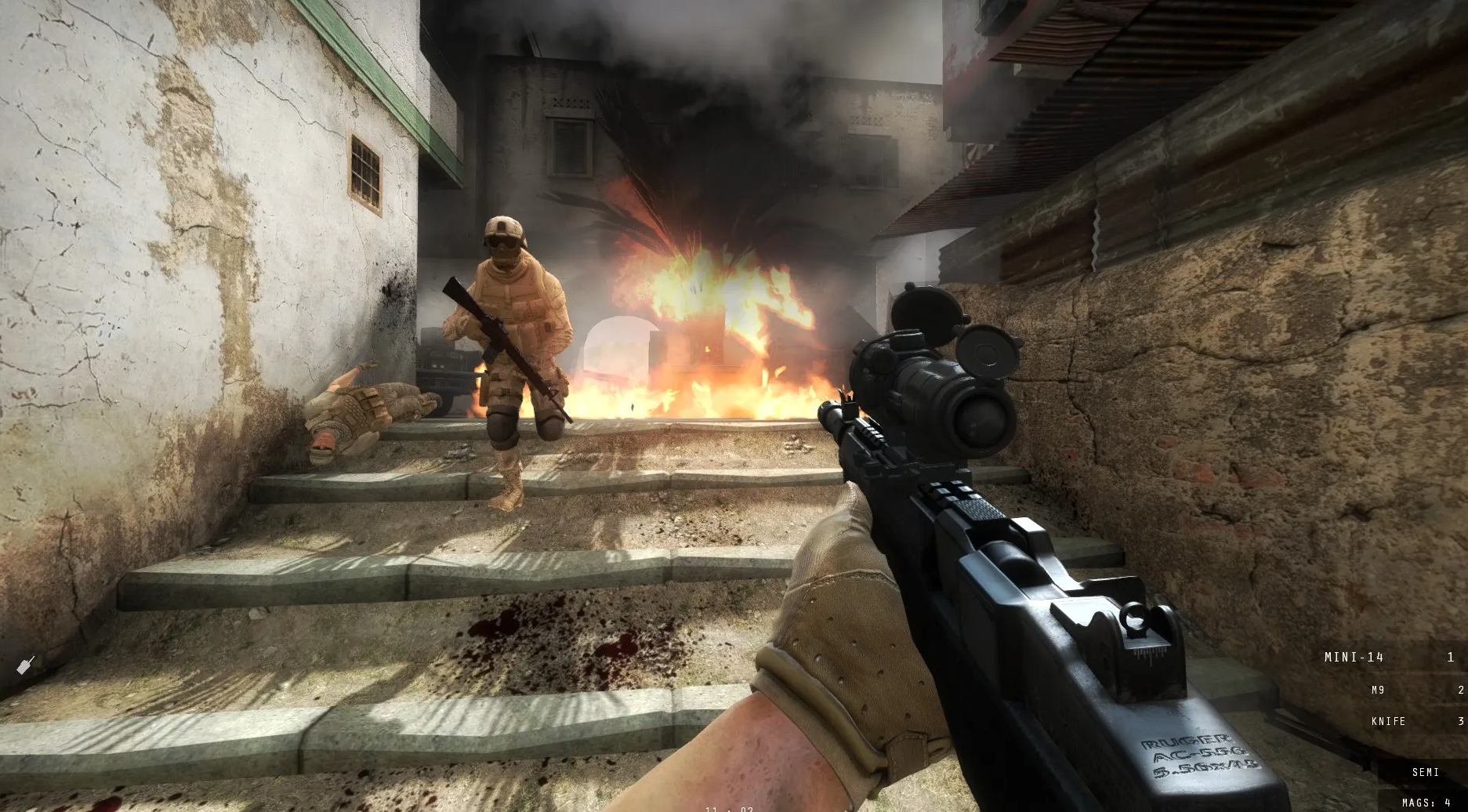Click the scope eyepiece on the rifle

pos(982,418)
